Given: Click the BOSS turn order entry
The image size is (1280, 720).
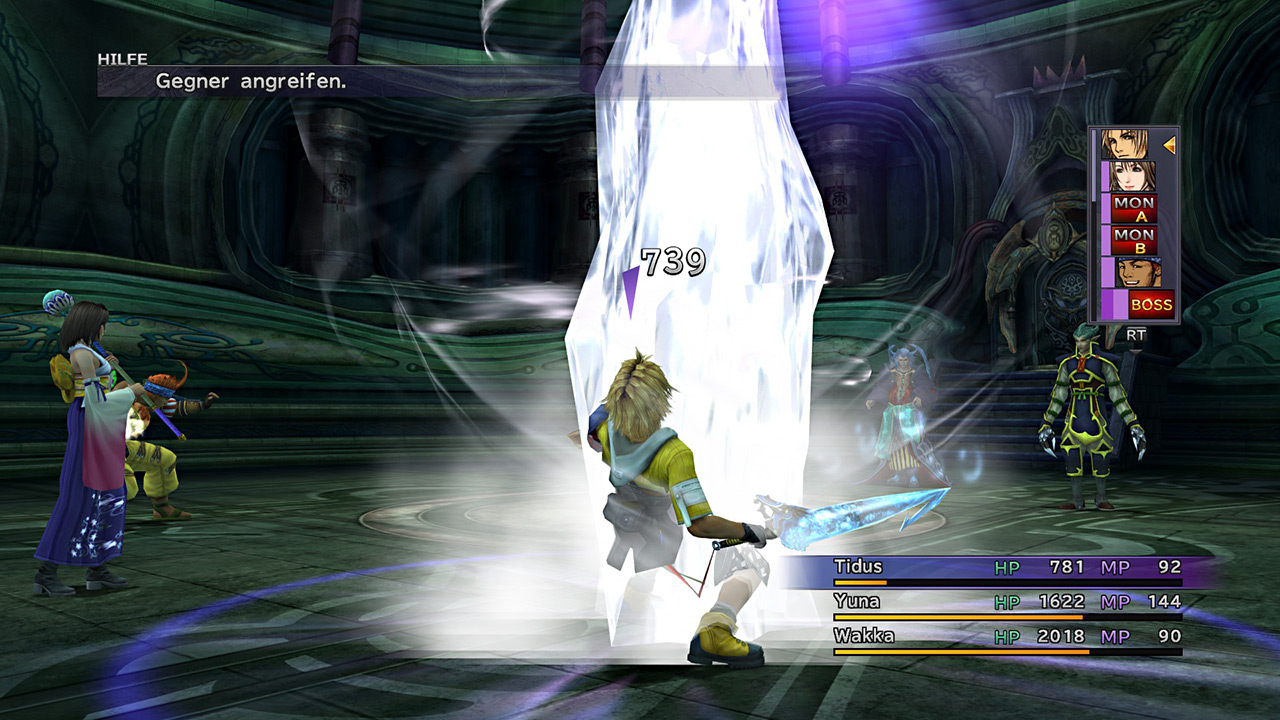Looking at the screenshot, I should (1150, 304).
